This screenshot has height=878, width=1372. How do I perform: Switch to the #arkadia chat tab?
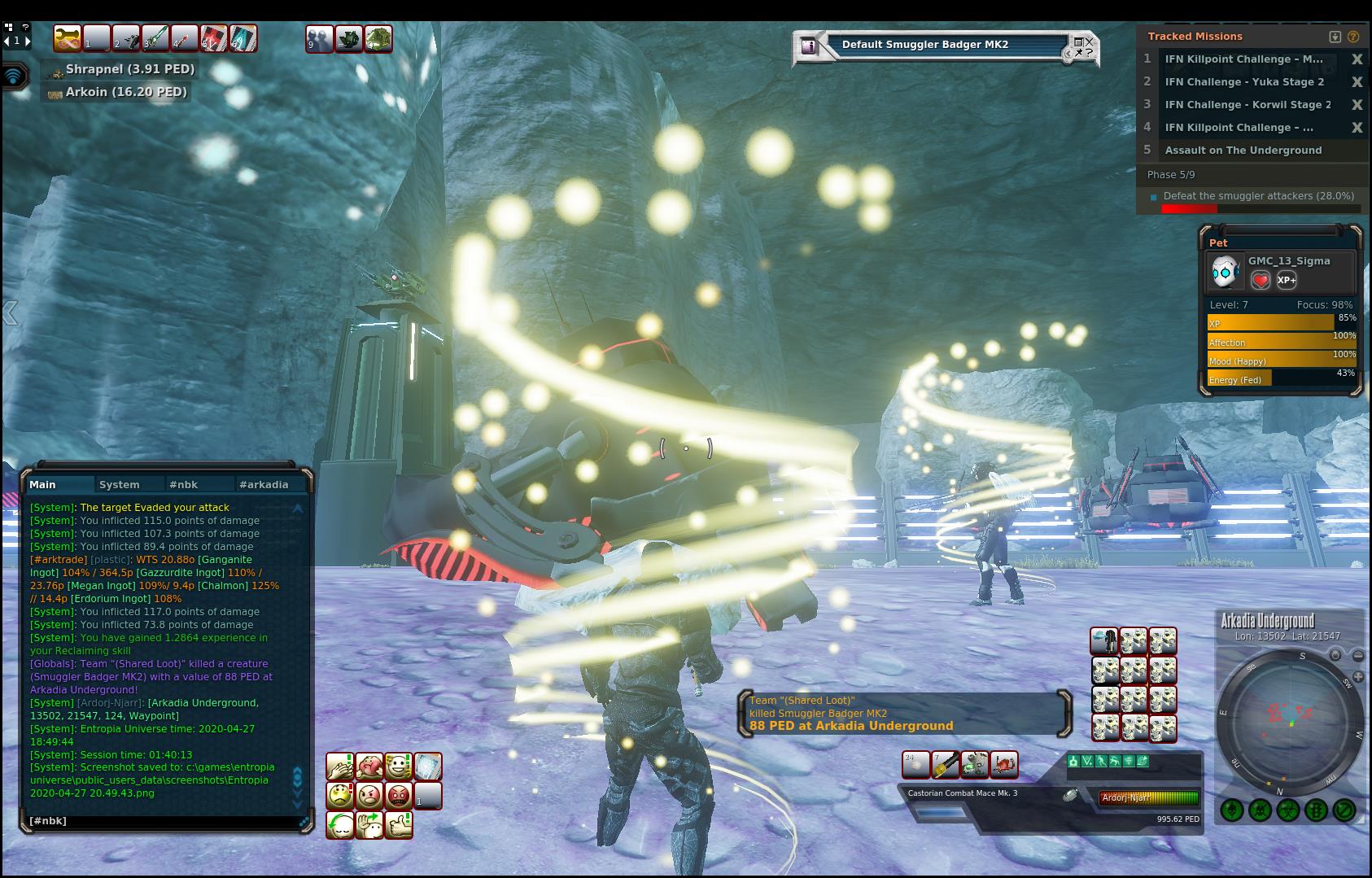(x=264, y=484)
